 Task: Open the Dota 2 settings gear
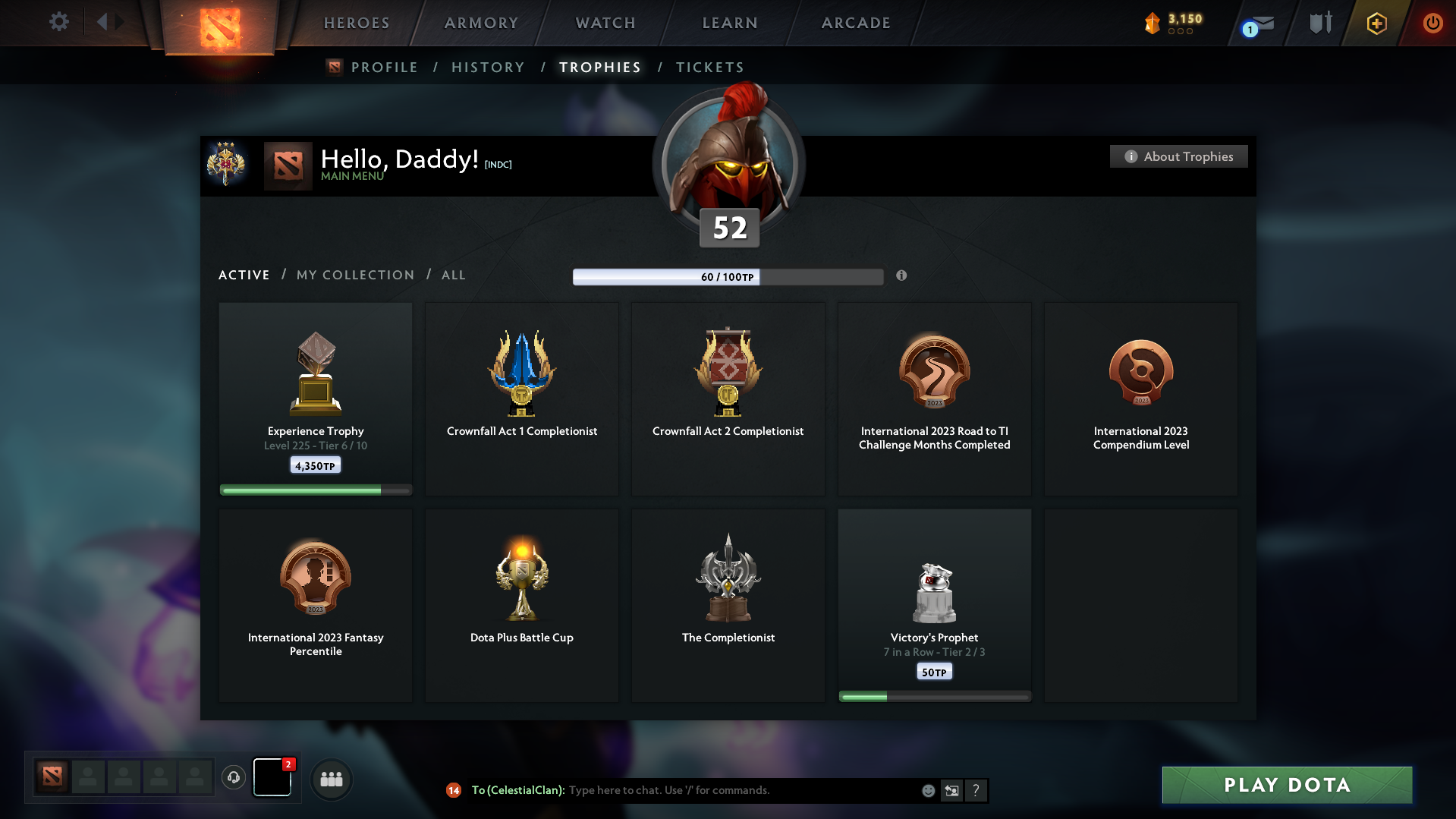coord(59,22)
